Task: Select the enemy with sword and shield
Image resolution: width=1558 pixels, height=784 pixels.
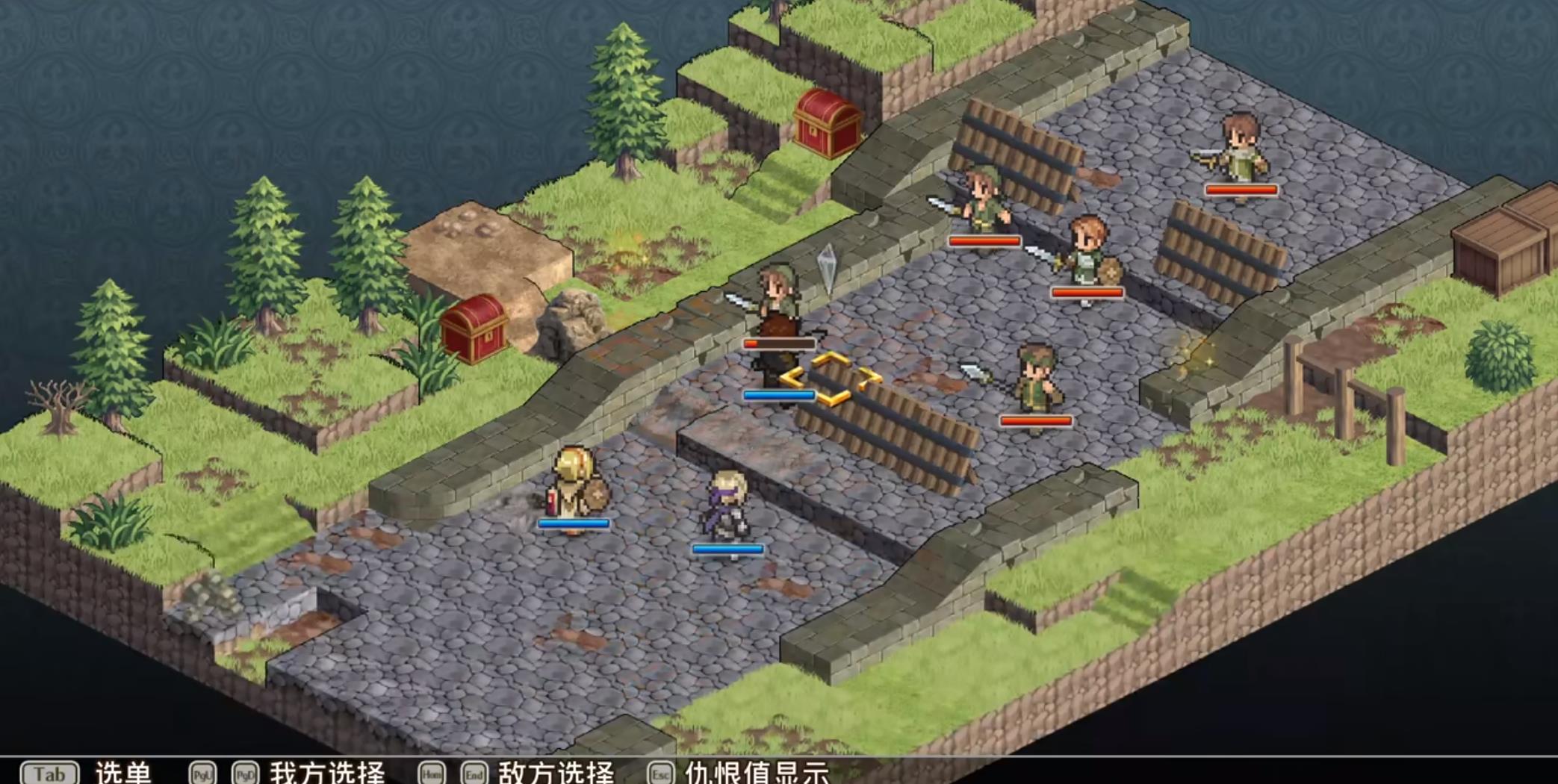Action: pos(1087,254)
